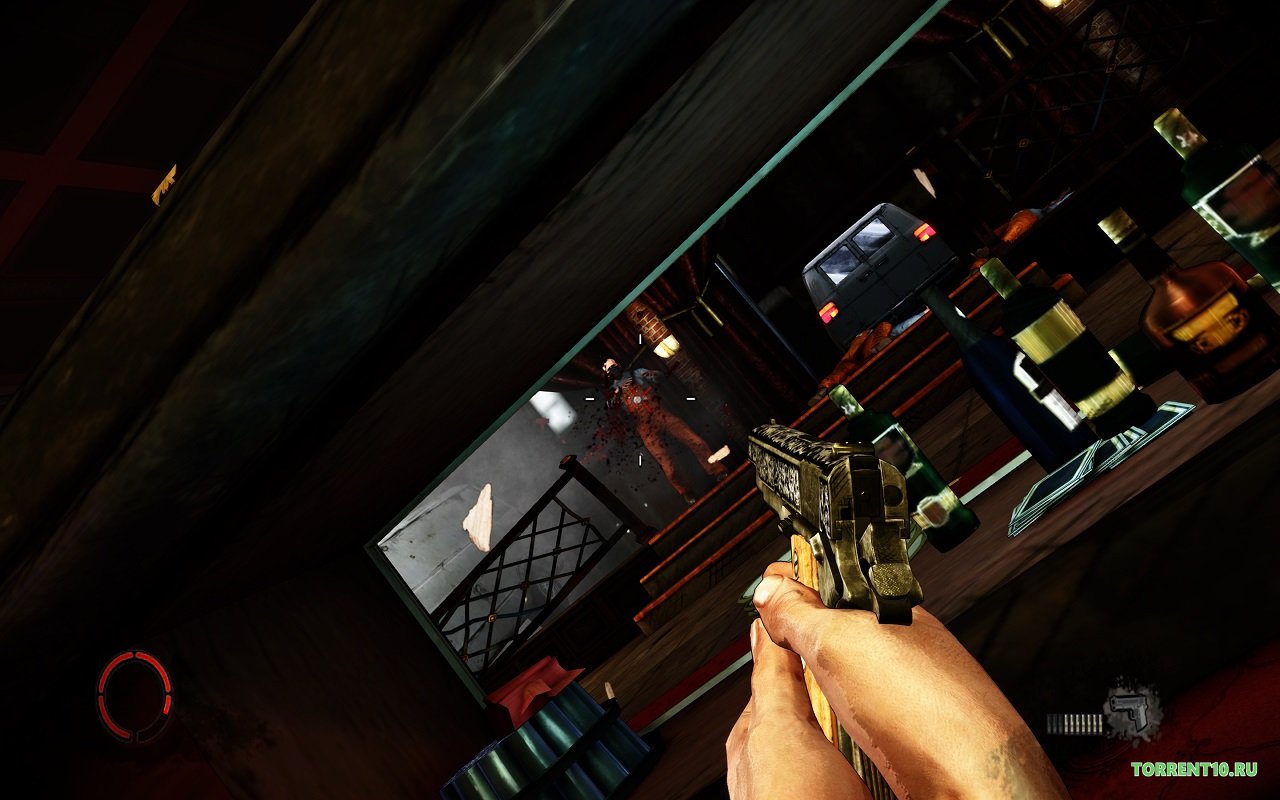Click the torrent10.ru watermark text
The height and width of the screenshot is (800, 1280).
1193,769
